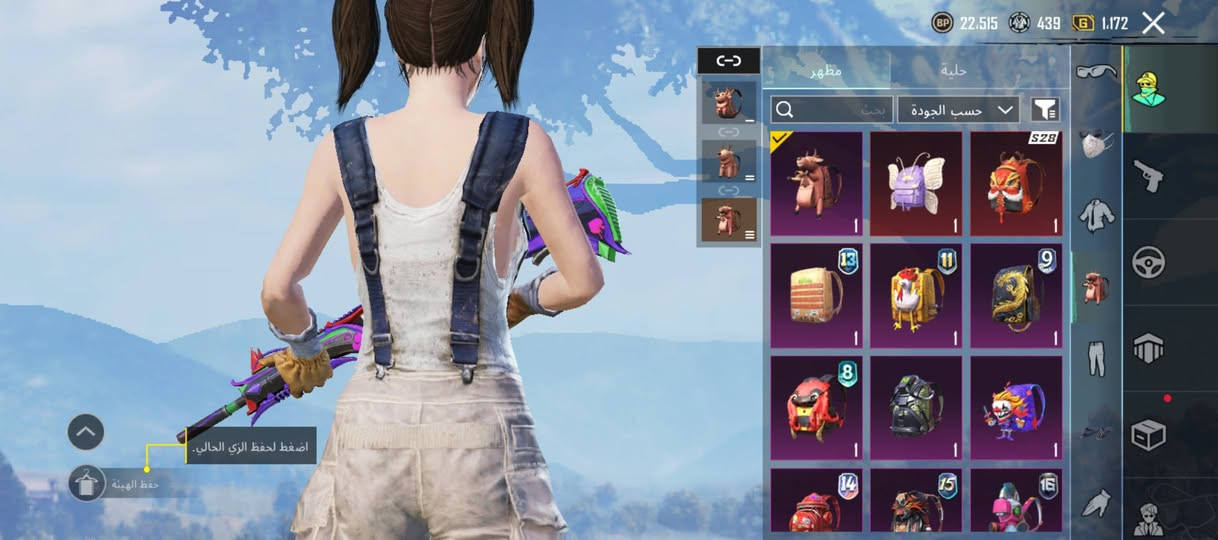The height and width of the screenshot is (540, 1218).
Task: Select the red mask S28 backpack
Action: click(x=1016, y=184)
